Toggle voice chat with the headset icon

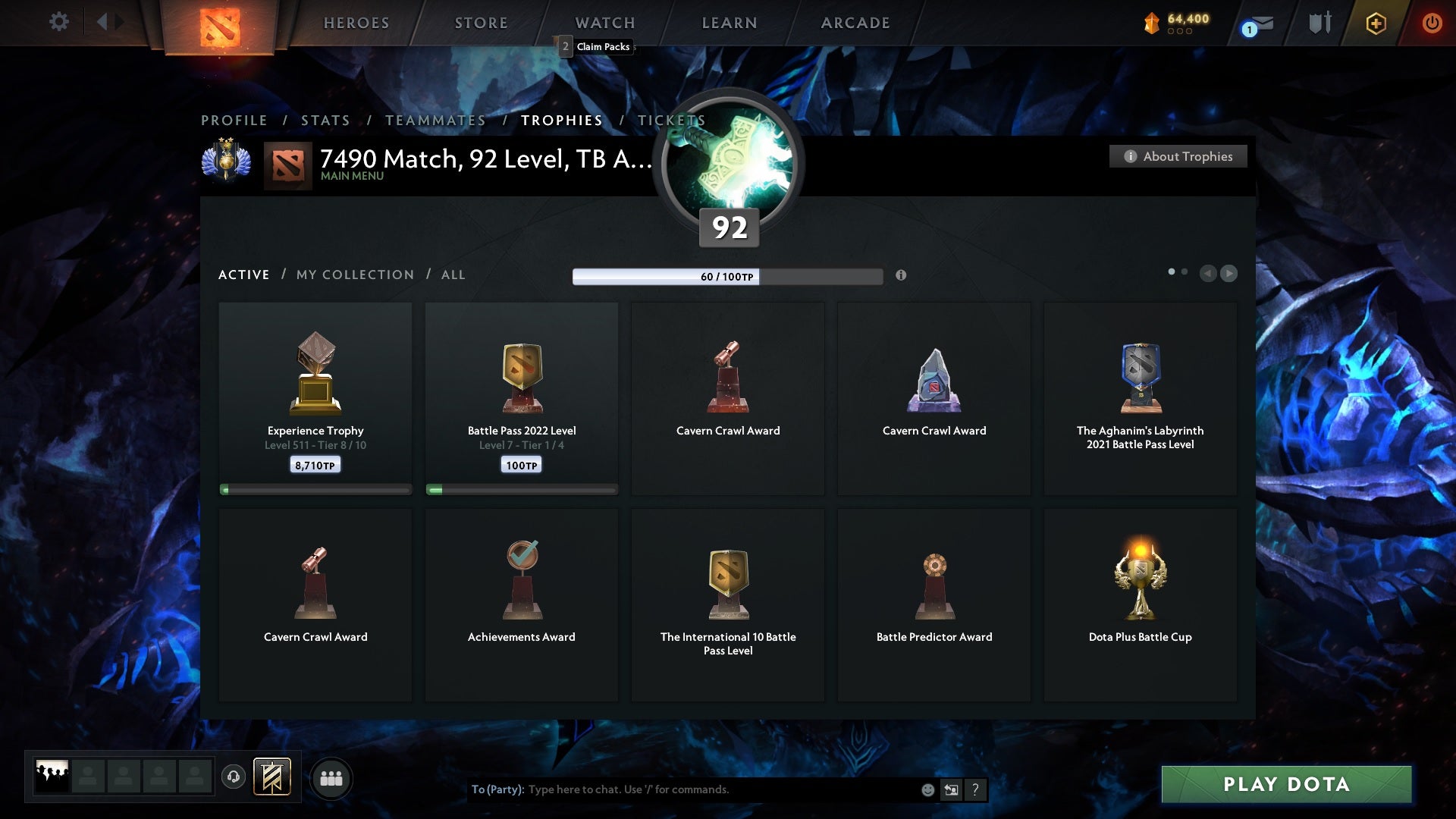pyautogui.click(x=234, y=778)
